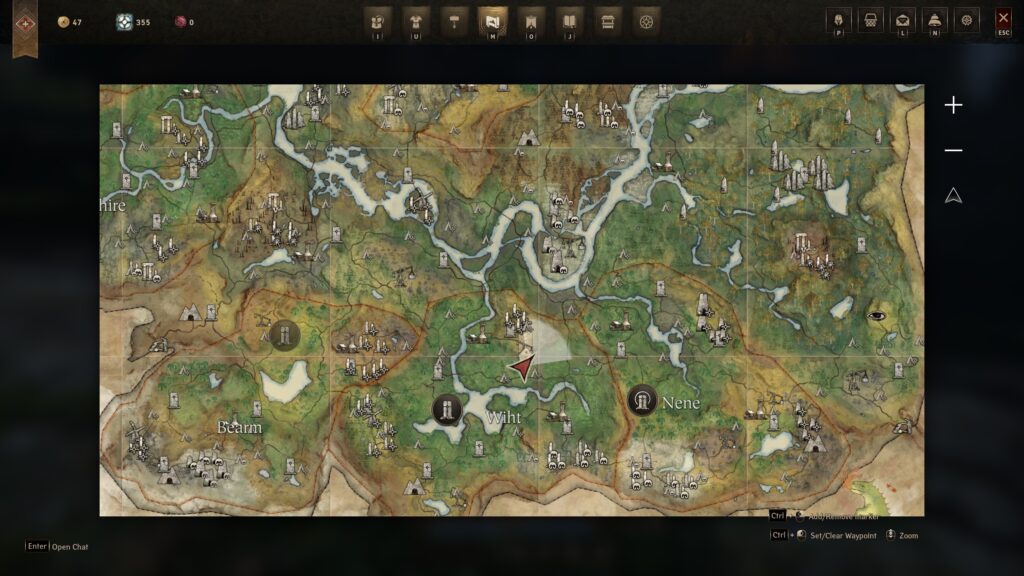Screen dimensions: 1024x576
Task: Select the active map tab
Action: coord(492,20)
